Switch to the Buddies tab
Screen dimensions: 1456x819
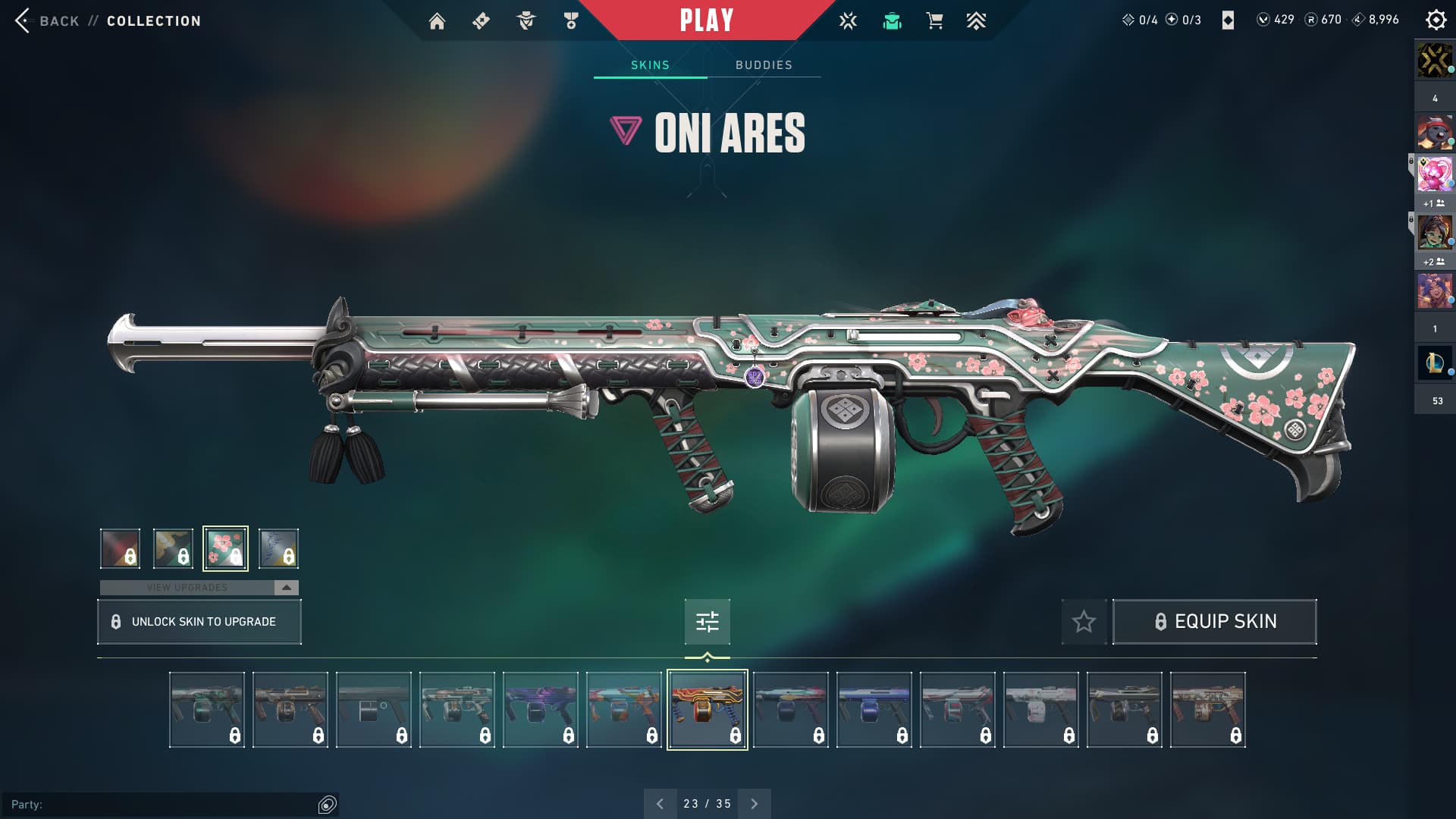[764, 65]
